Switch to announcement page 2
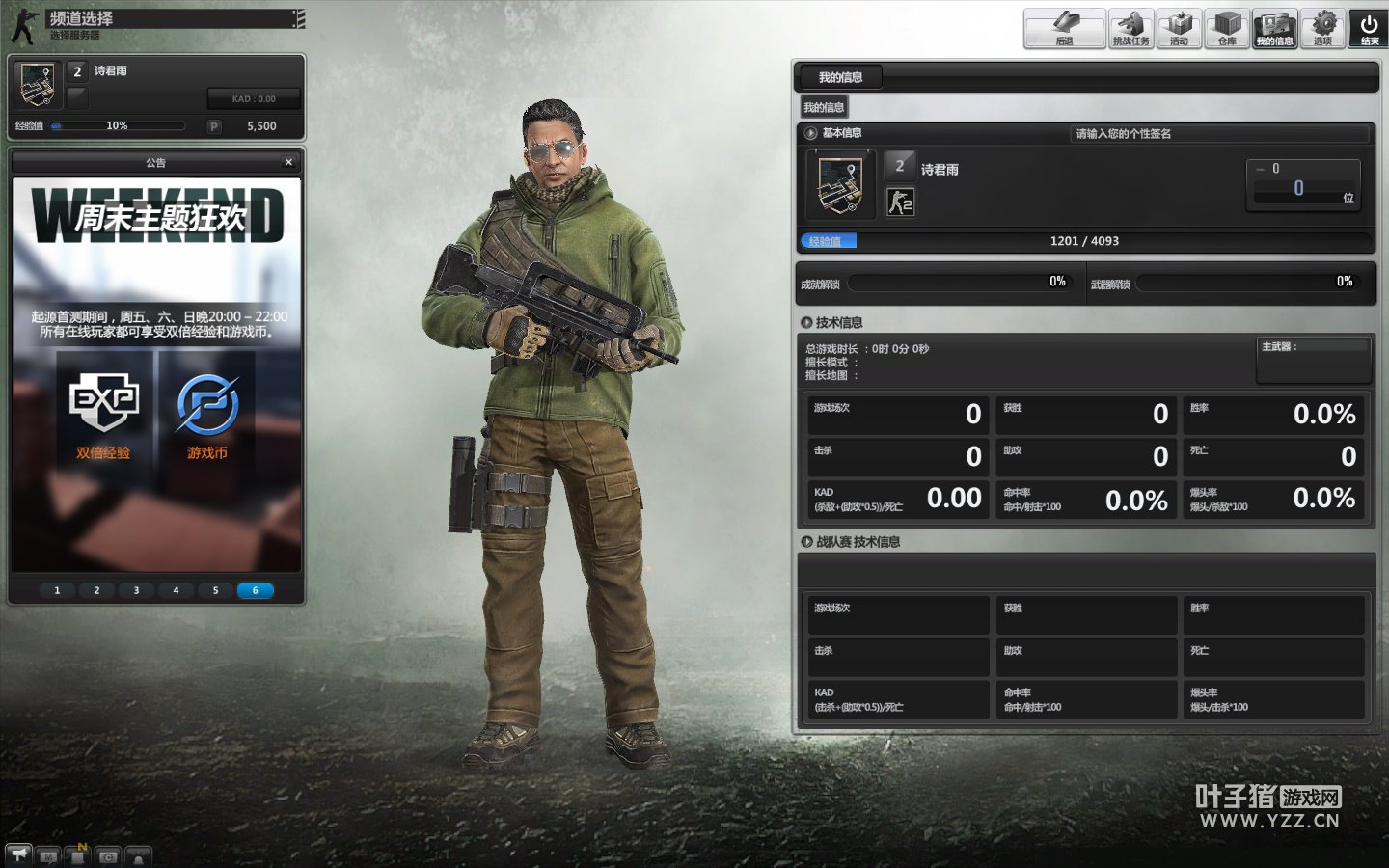The image size is (1389, 868). click(x=96, y=590)
